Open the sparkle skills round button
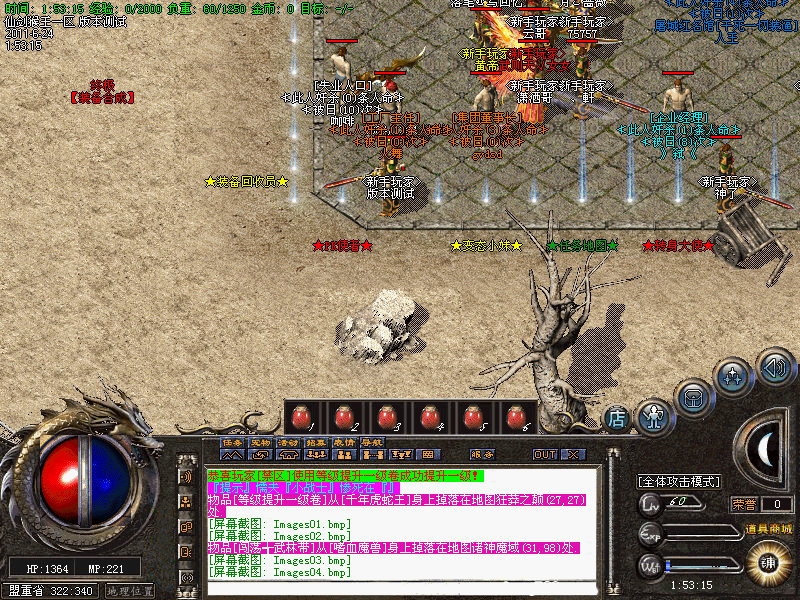 pyautogui.click(x=735, y=376)
